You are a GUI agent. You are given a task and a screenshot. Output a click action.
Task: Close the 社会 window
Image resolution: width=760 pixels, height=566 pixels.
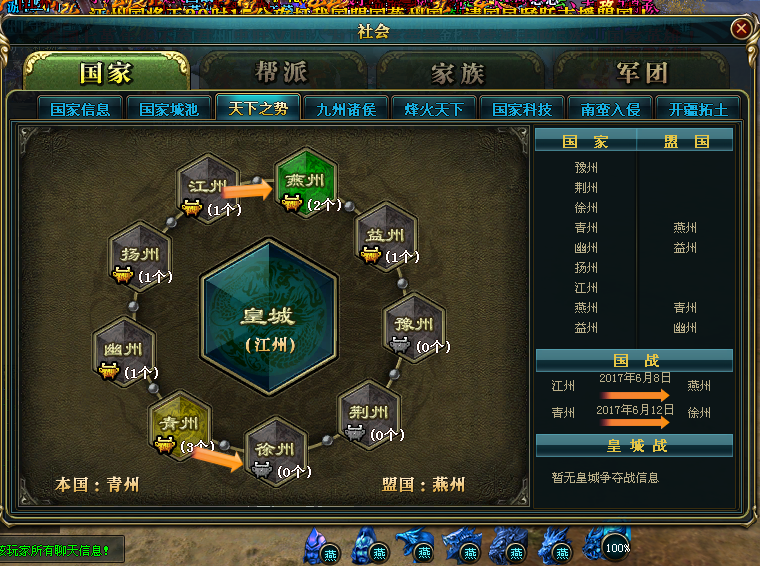click(x=741, y=29)
